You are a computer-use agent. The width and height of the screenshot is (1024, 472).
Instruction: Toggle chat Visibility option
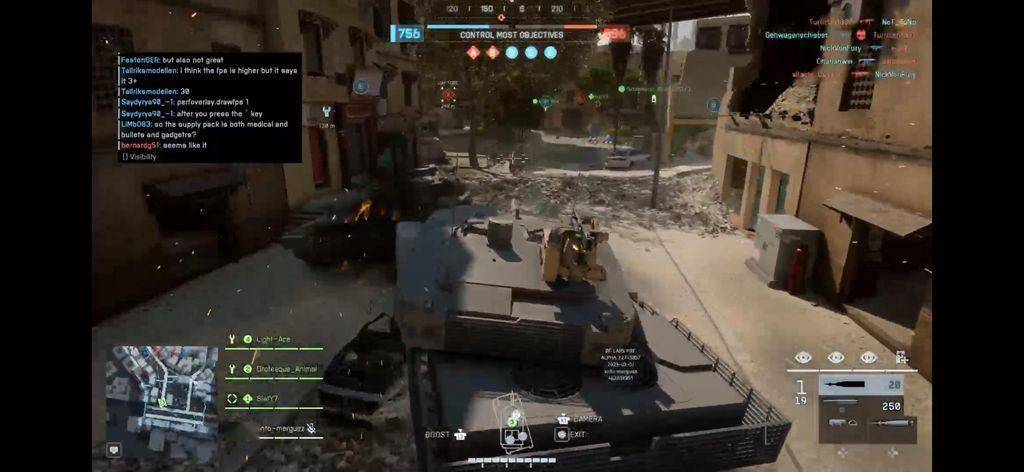(139, 156)
